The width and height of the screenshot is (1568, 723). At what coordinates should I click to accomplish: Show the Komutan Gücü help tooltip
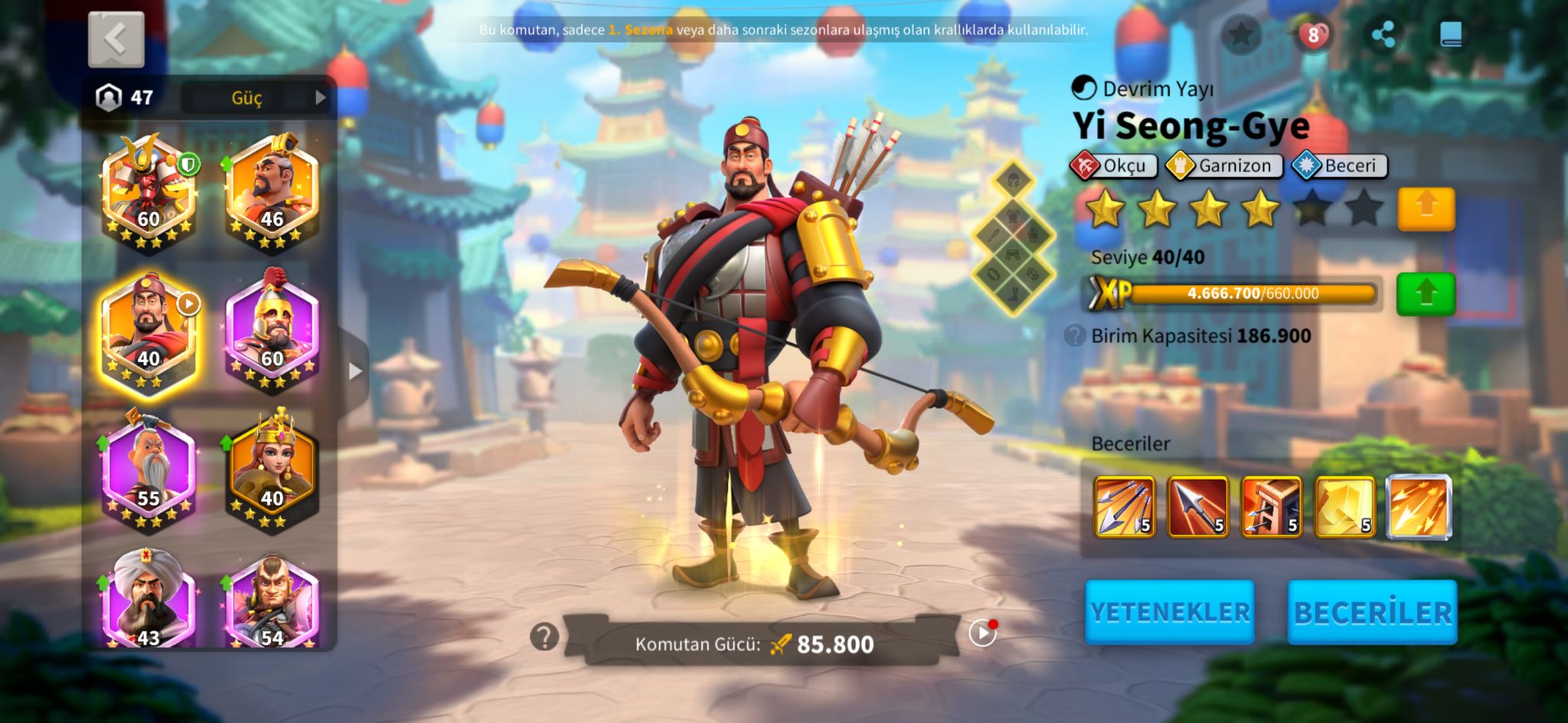544,636
